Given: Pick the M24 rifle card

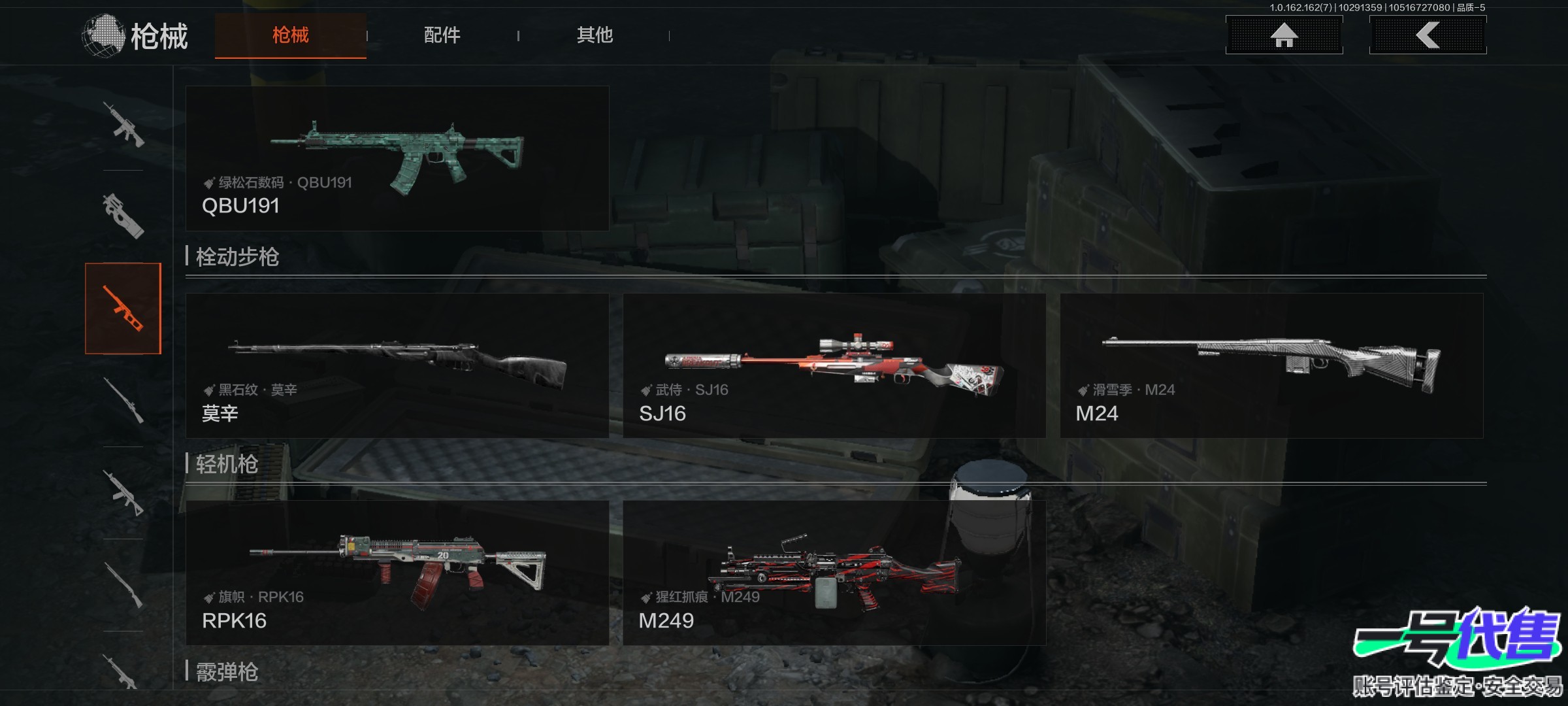Looking at the screenshot, I should coord(1271,365).
